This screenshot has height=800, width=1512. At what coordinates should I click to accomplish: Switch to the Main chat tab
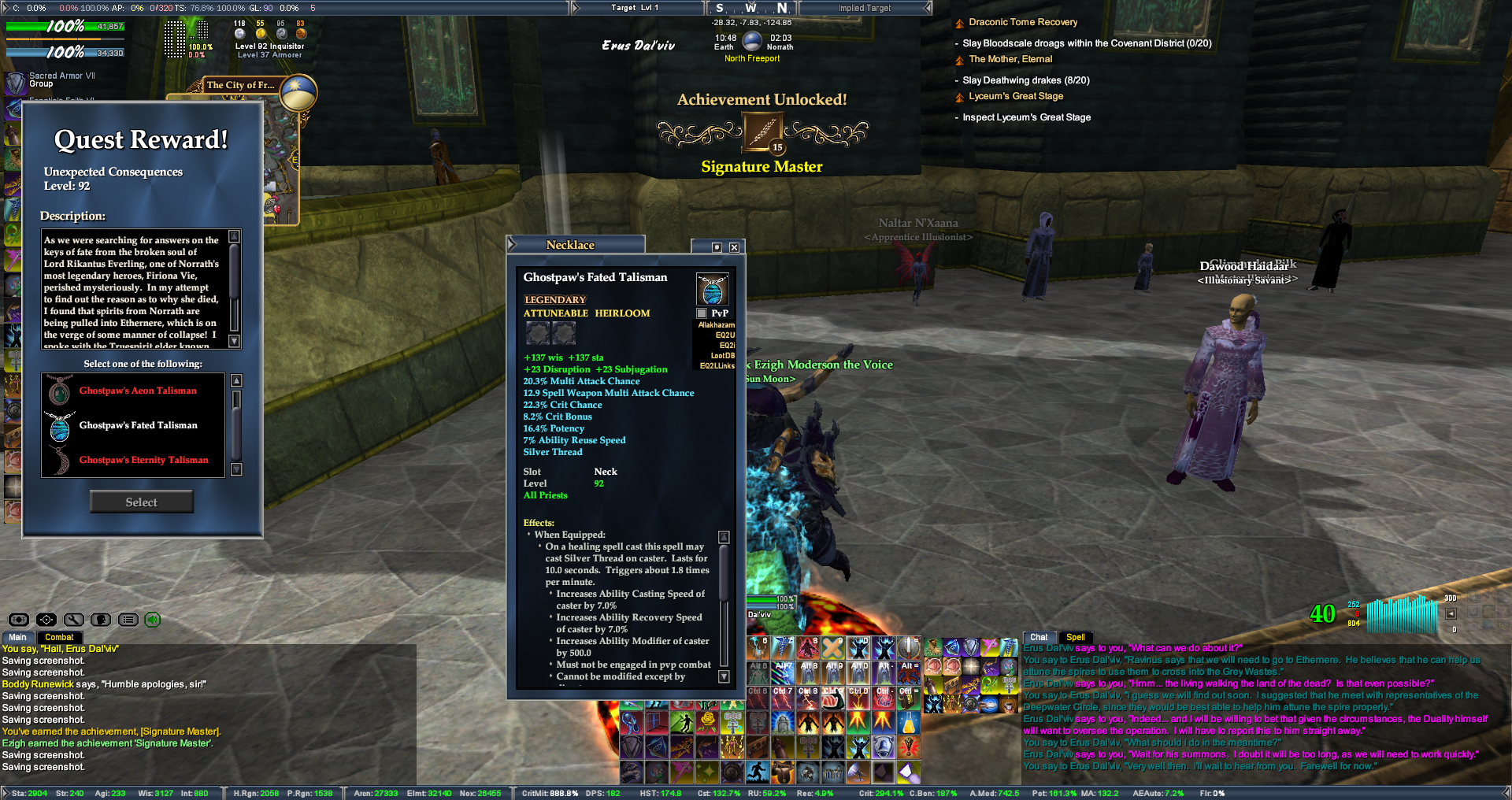[17, 638]
